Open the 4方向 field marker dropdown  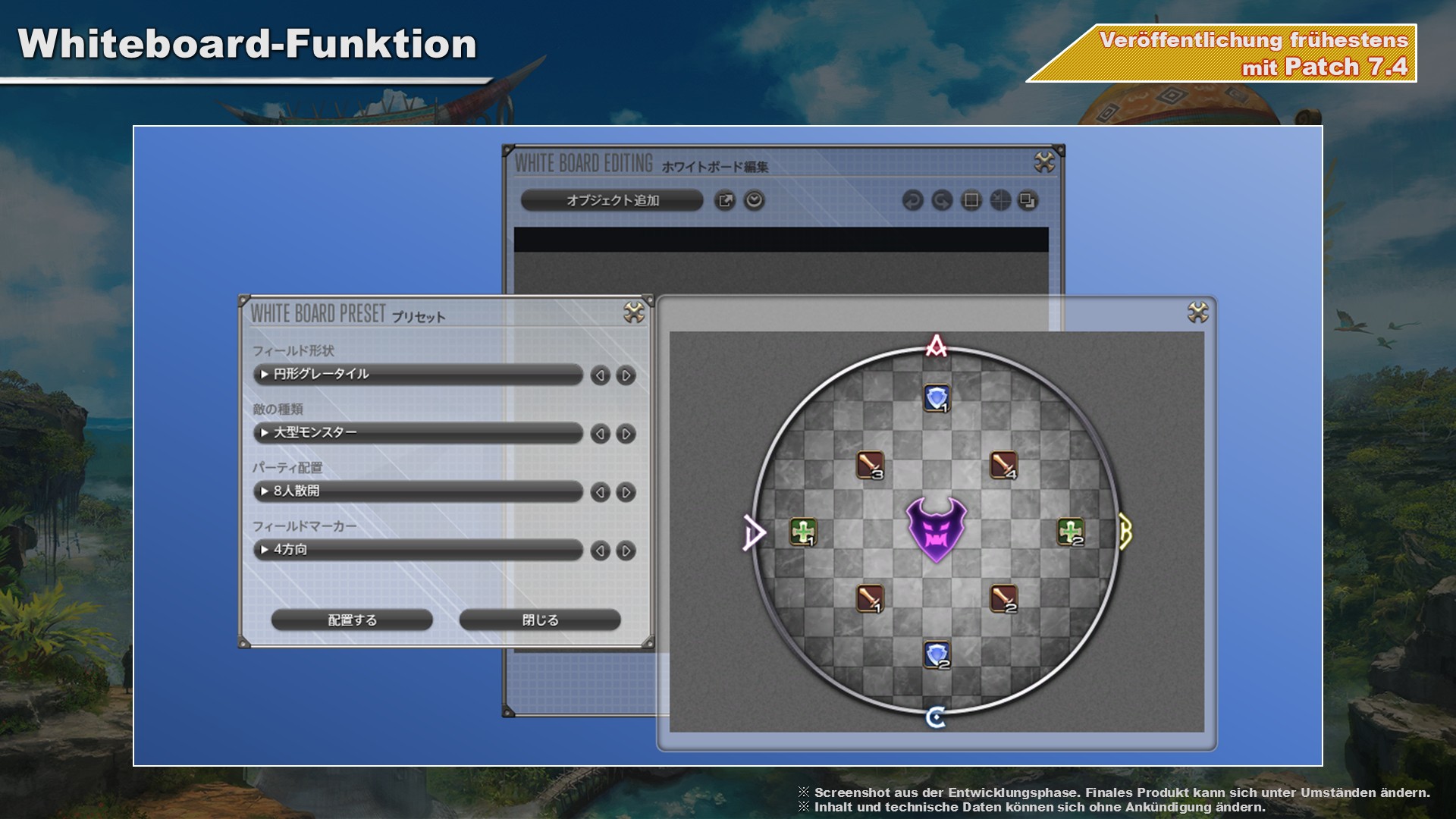click(417, 549)
